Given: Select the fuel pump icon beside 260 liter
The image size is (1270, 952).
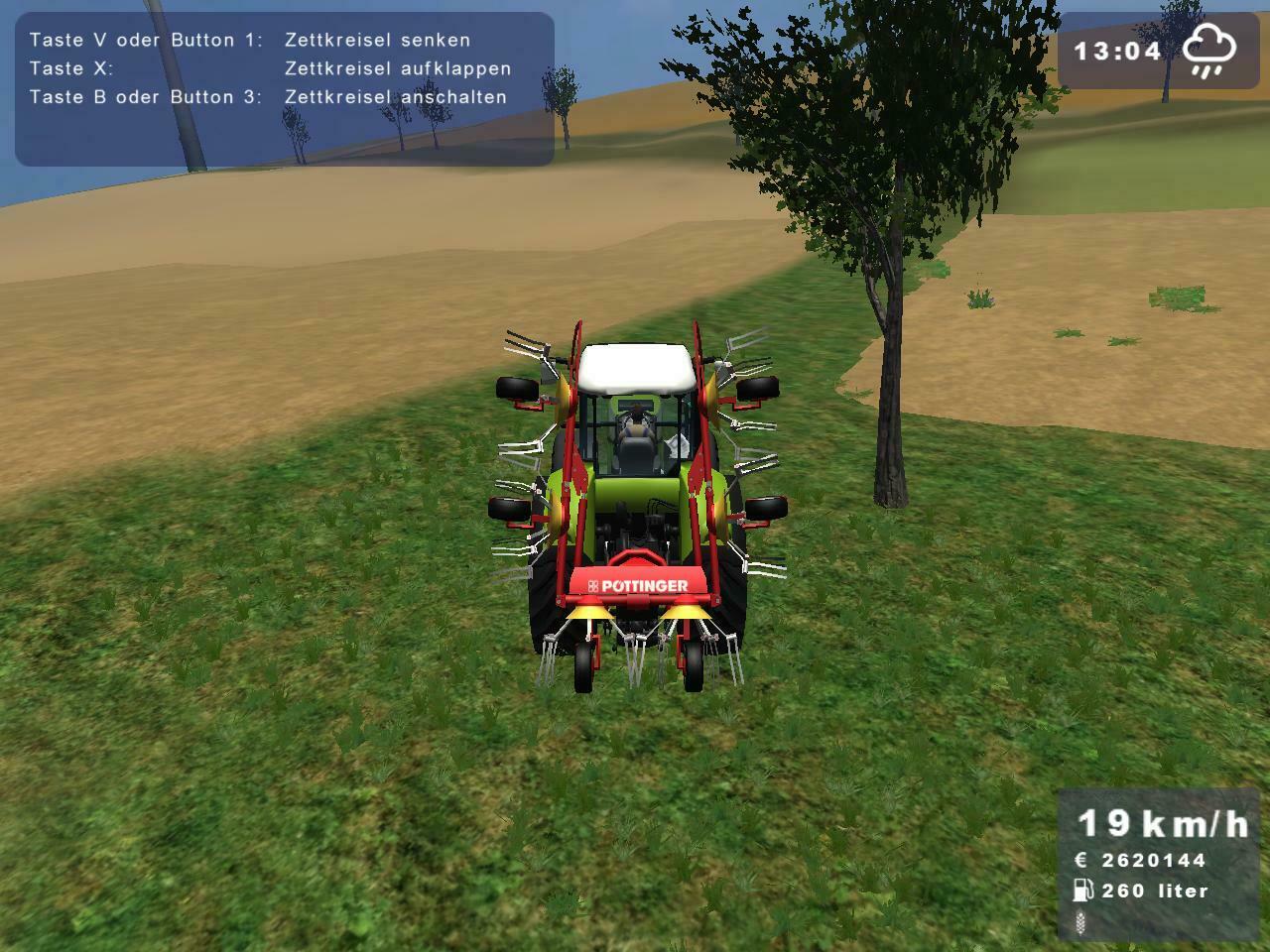Looking at the screenshot, I should tap(1081, 891).
